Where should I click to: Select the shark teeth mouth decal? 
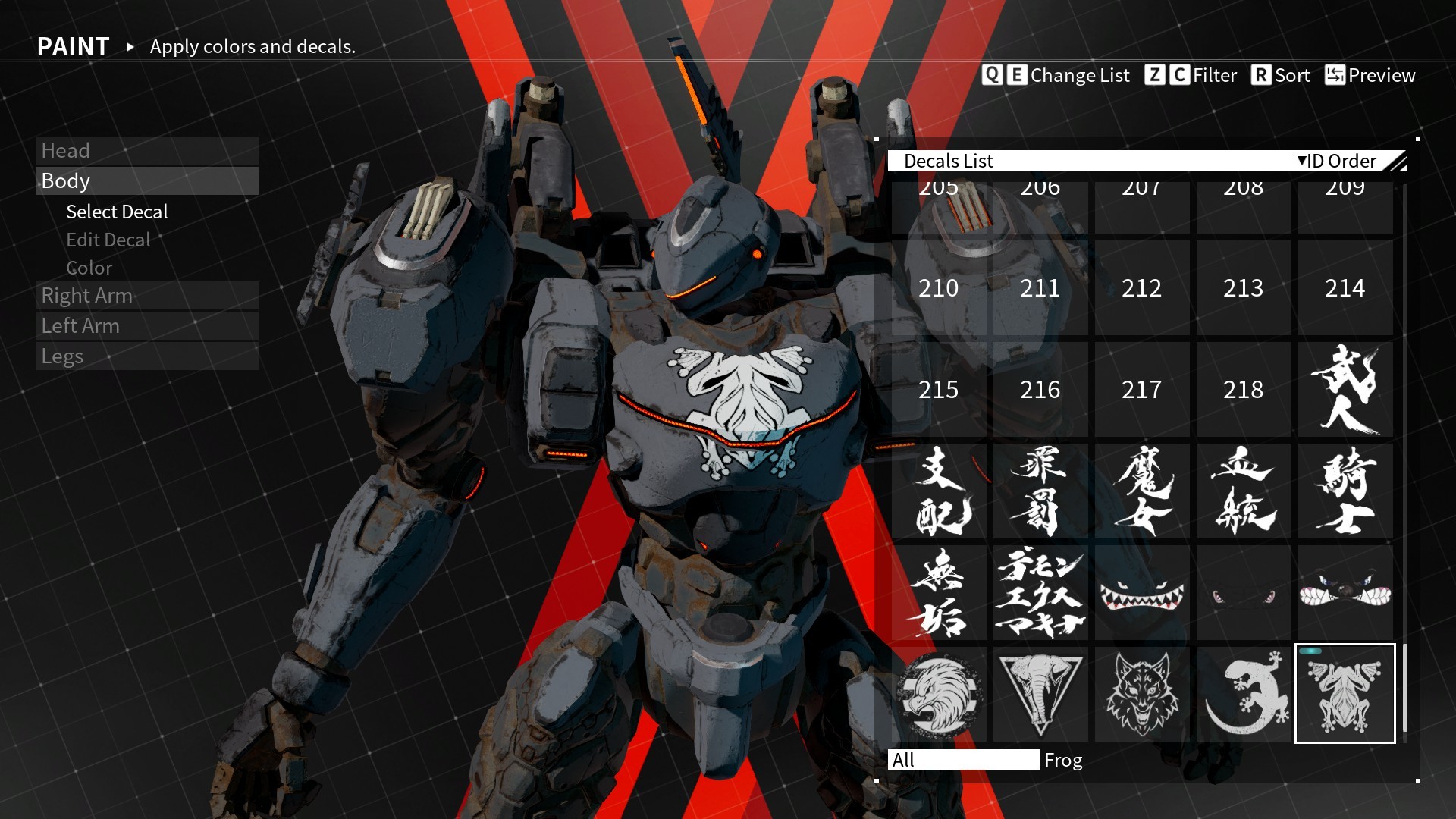1141,592
